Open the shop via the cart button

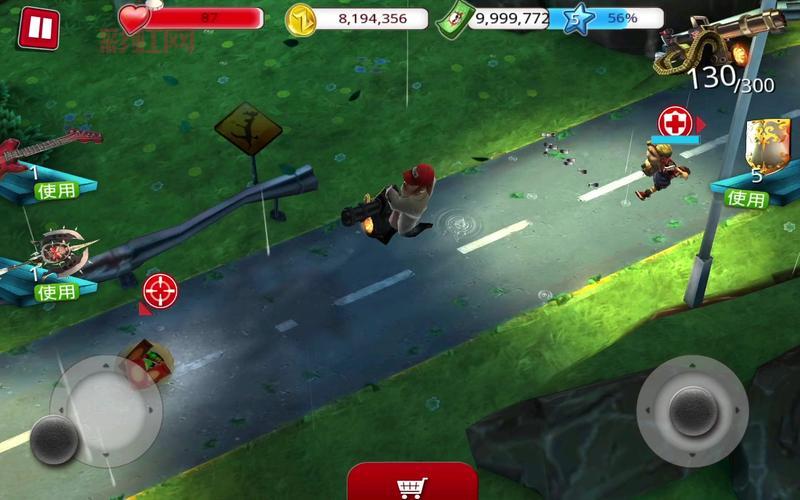click(x=411, y=484)
